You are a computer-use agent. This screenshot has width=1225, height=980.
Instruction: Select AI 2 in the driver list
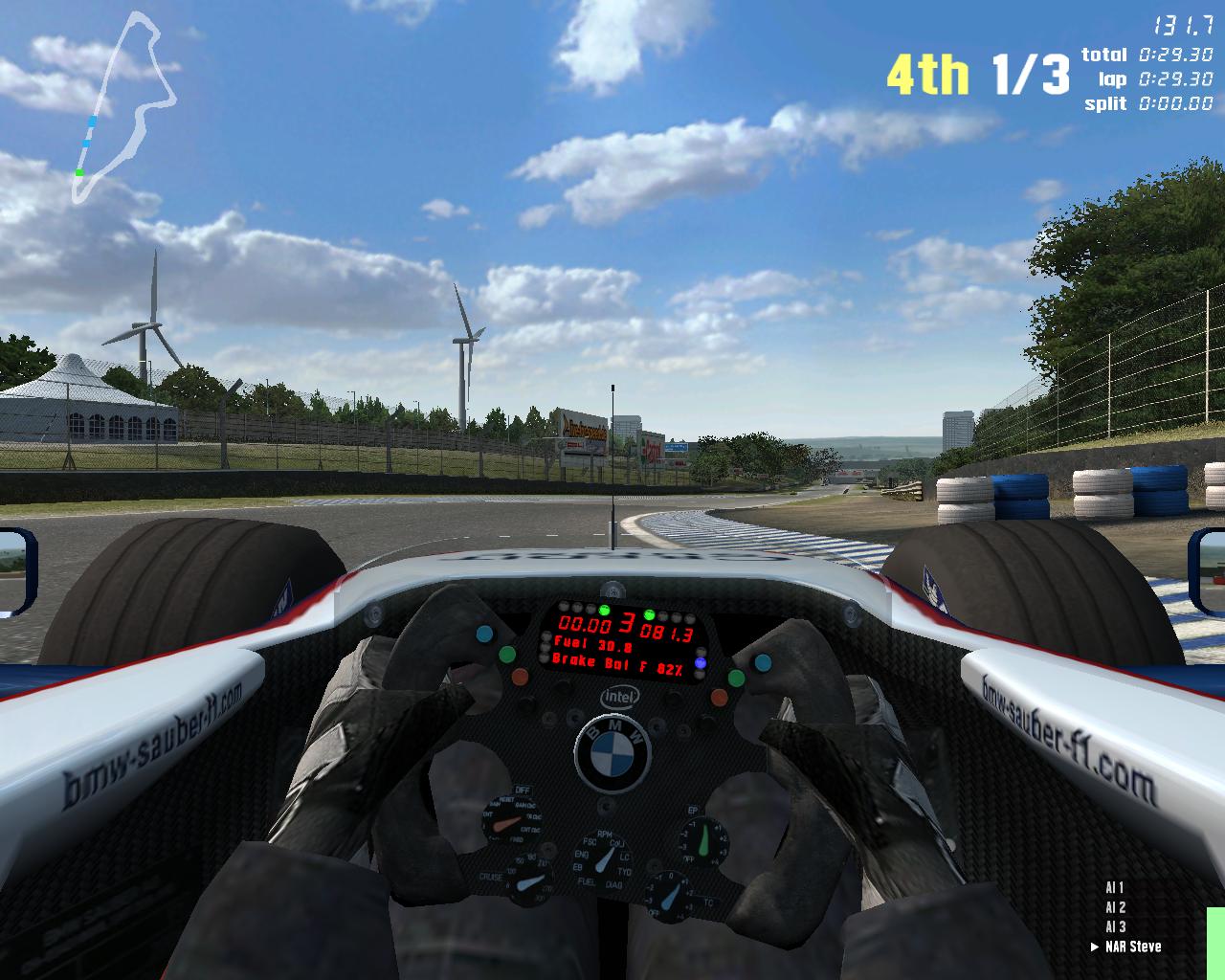[x=1115, y=907]
